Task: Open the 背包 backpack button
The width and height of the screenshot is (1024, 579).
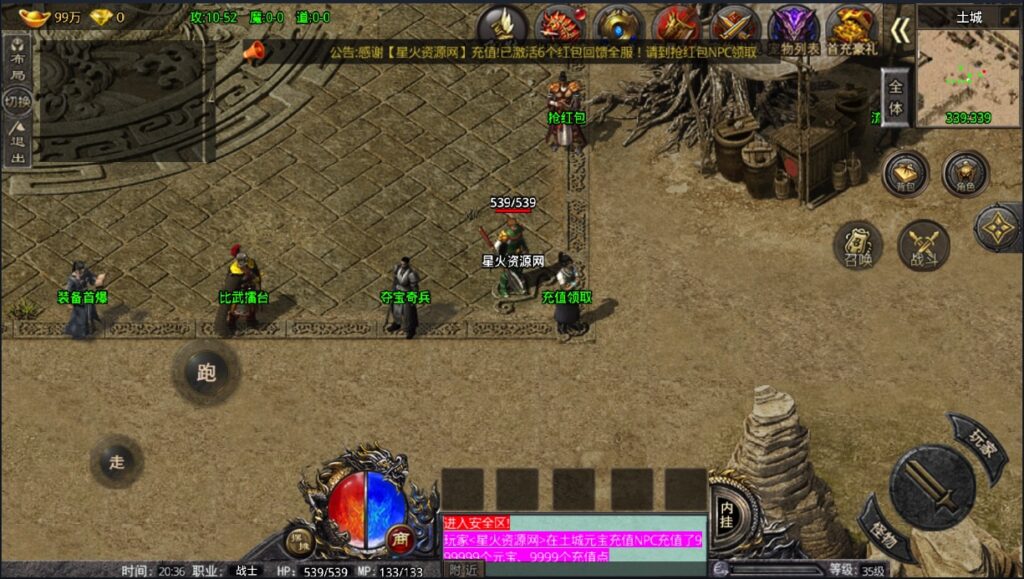Action: point(905,174)
